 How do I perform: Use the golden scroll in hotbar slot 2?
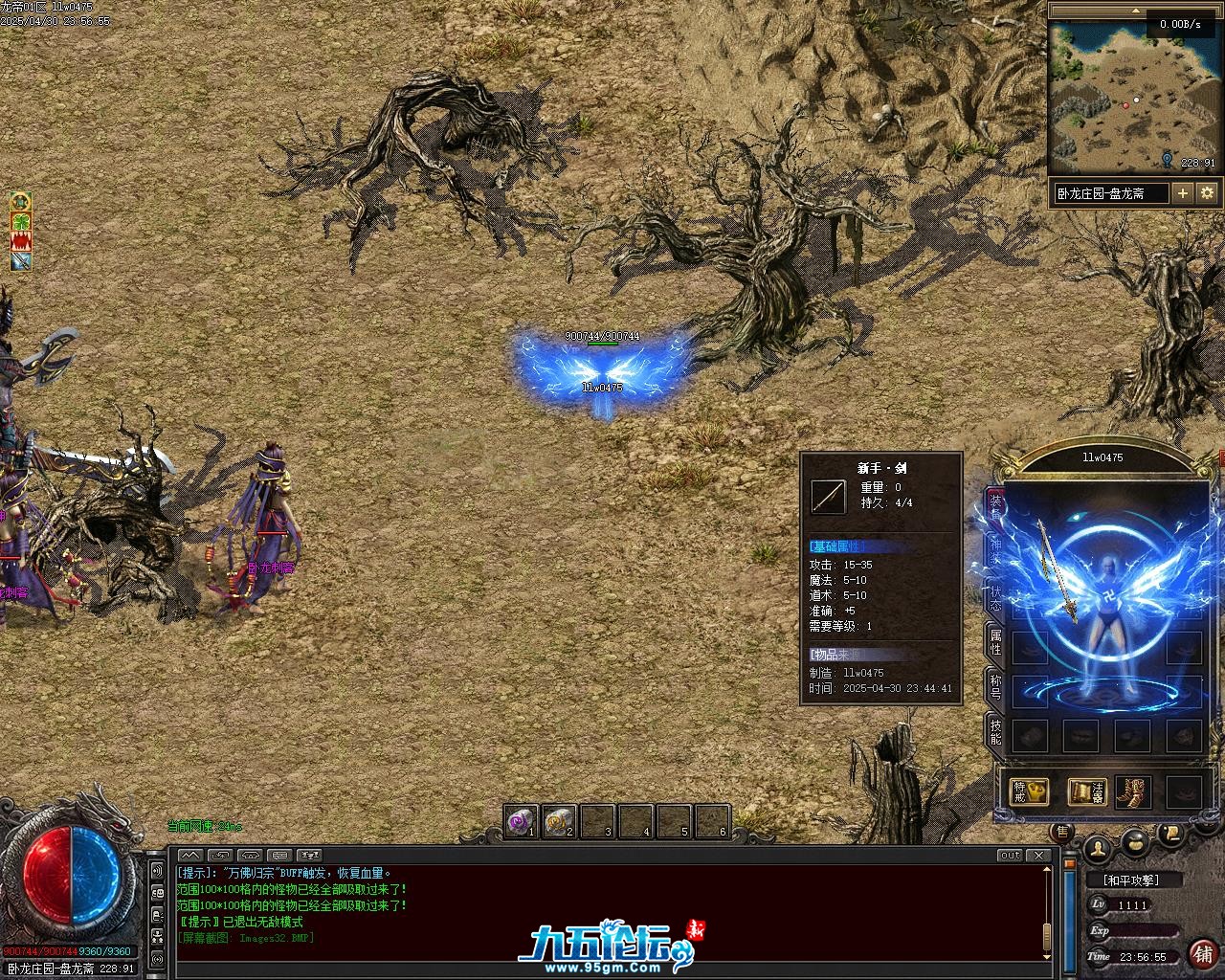coord(559,821)
